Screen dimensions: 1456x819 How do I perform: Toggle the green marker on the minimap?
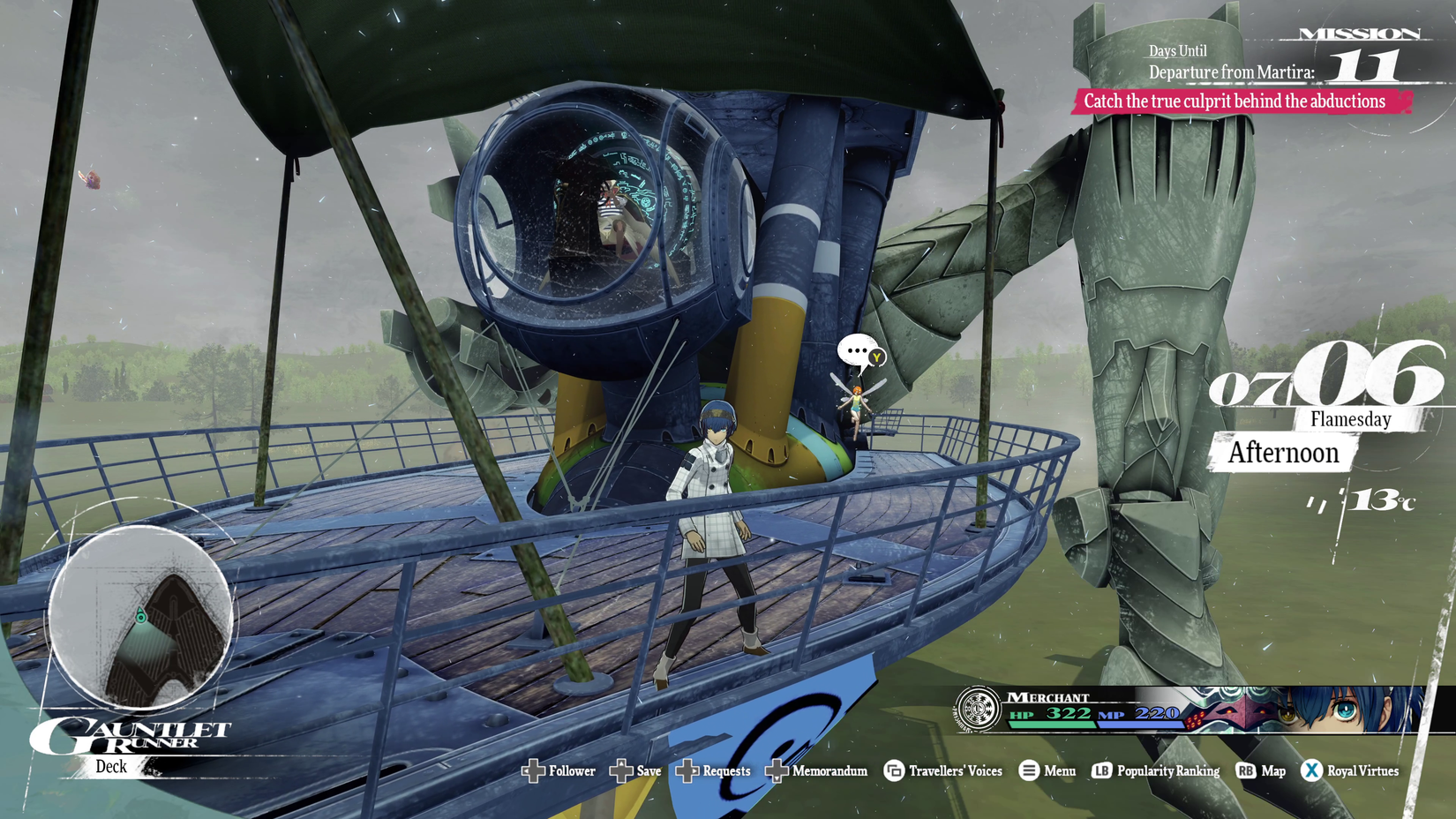point(141,615)
